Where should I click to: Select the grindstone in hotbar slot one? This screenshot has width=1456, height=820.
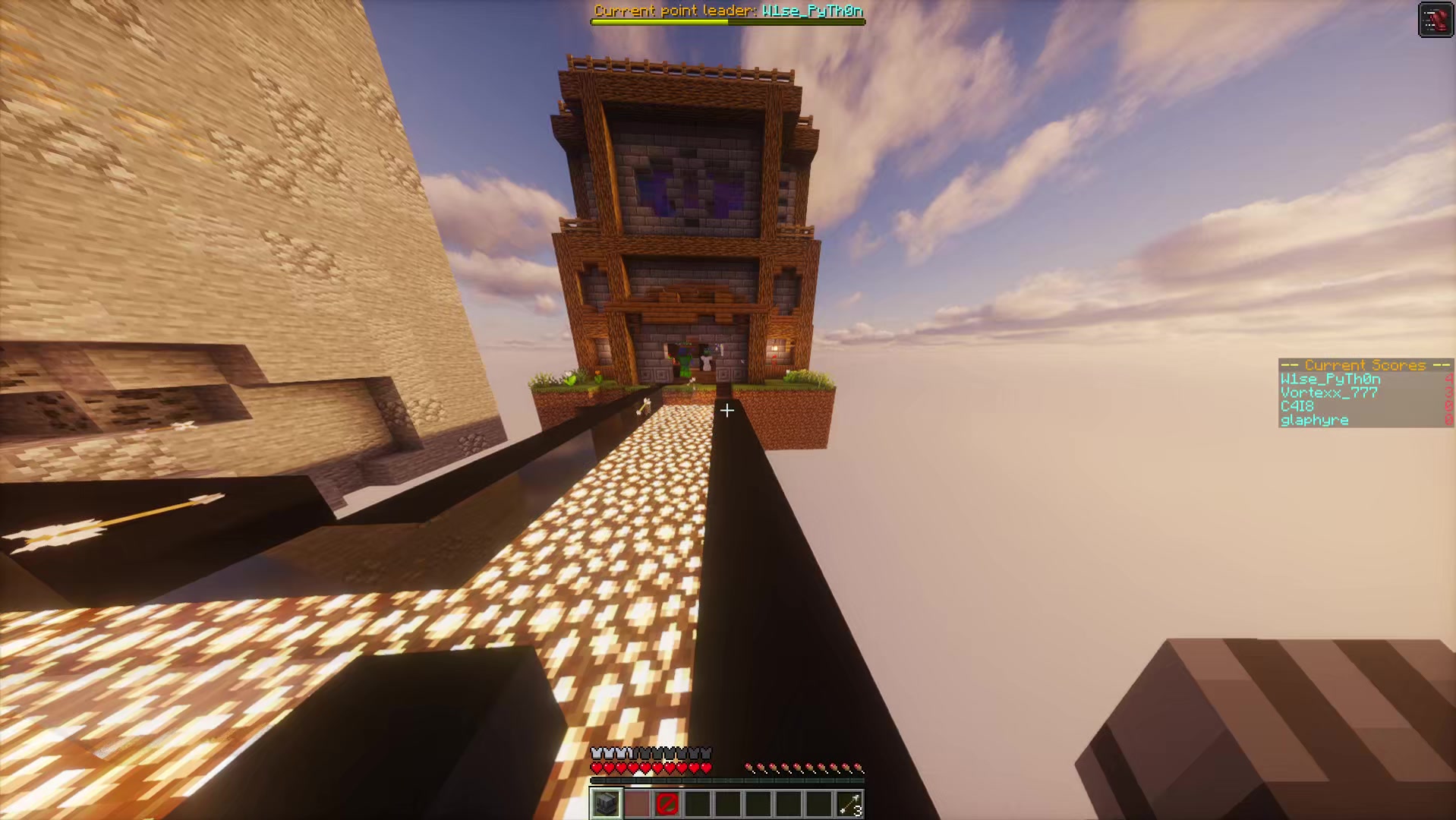[x=605, y=804]
